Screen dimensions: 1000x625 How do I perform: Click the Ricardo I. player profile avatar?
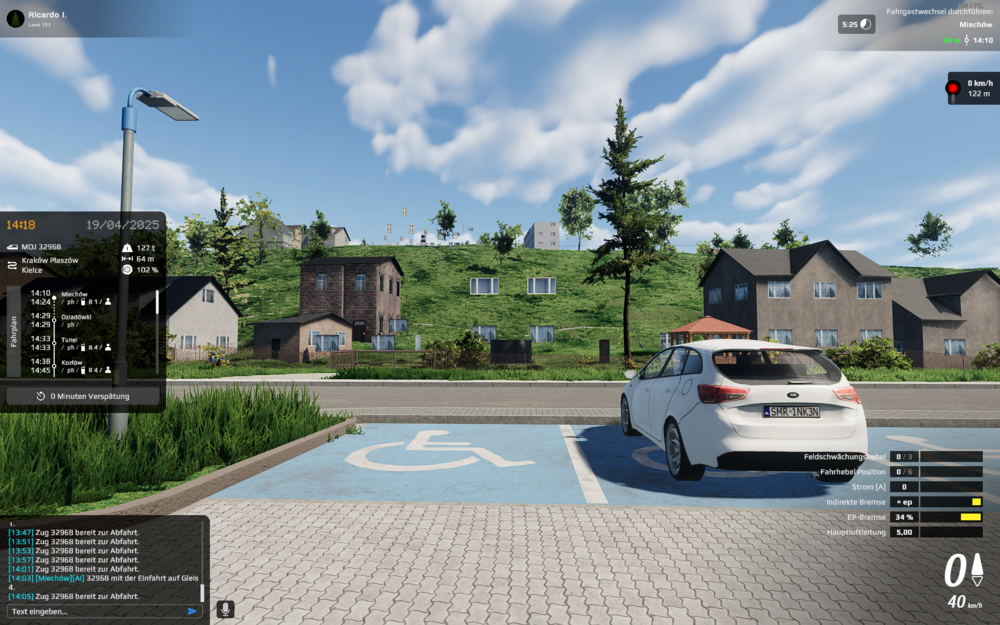(x=15, y=18)
